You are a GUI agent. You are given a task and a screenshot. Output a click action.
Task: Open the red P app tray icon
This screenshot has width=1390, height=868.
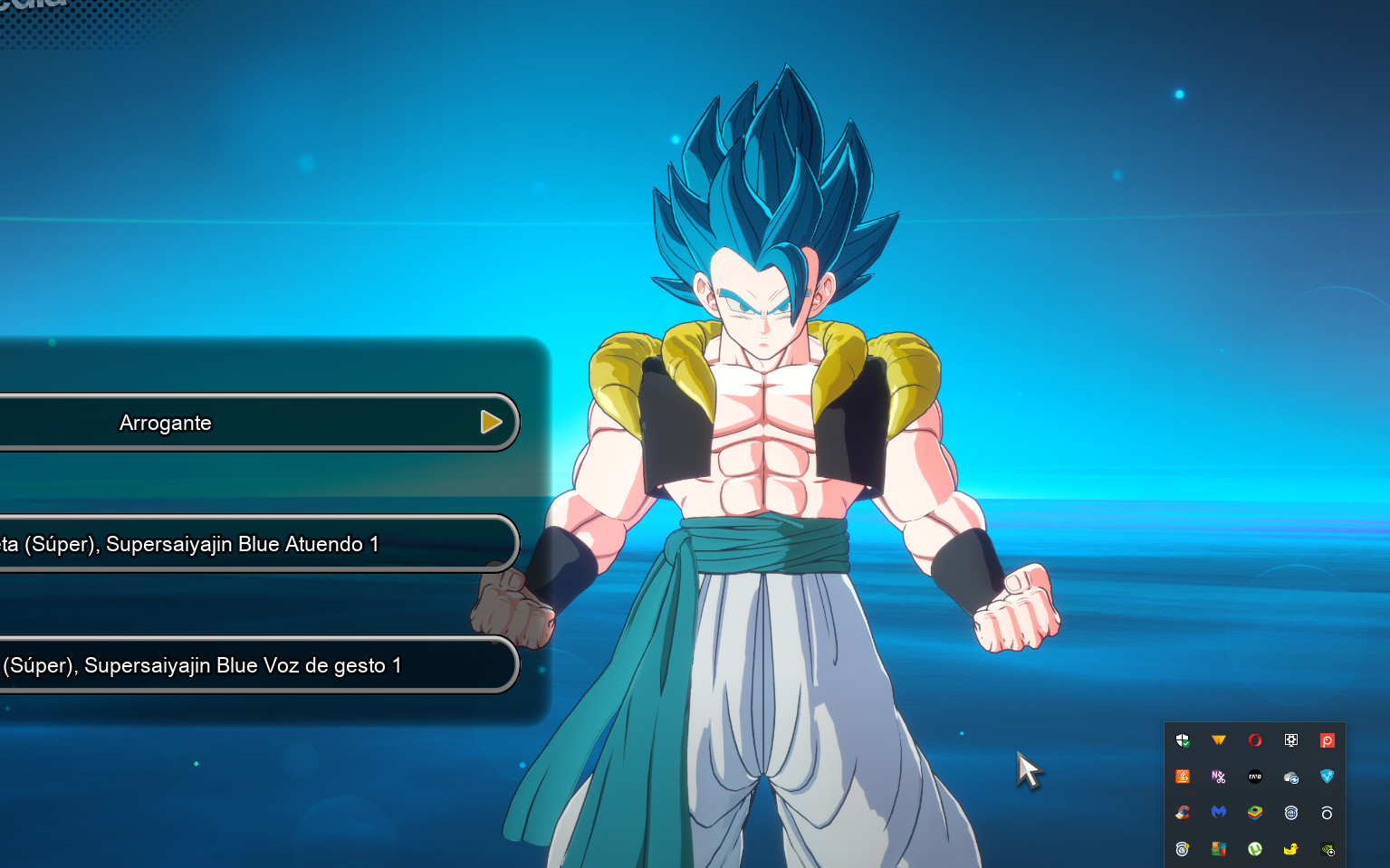1328,739
